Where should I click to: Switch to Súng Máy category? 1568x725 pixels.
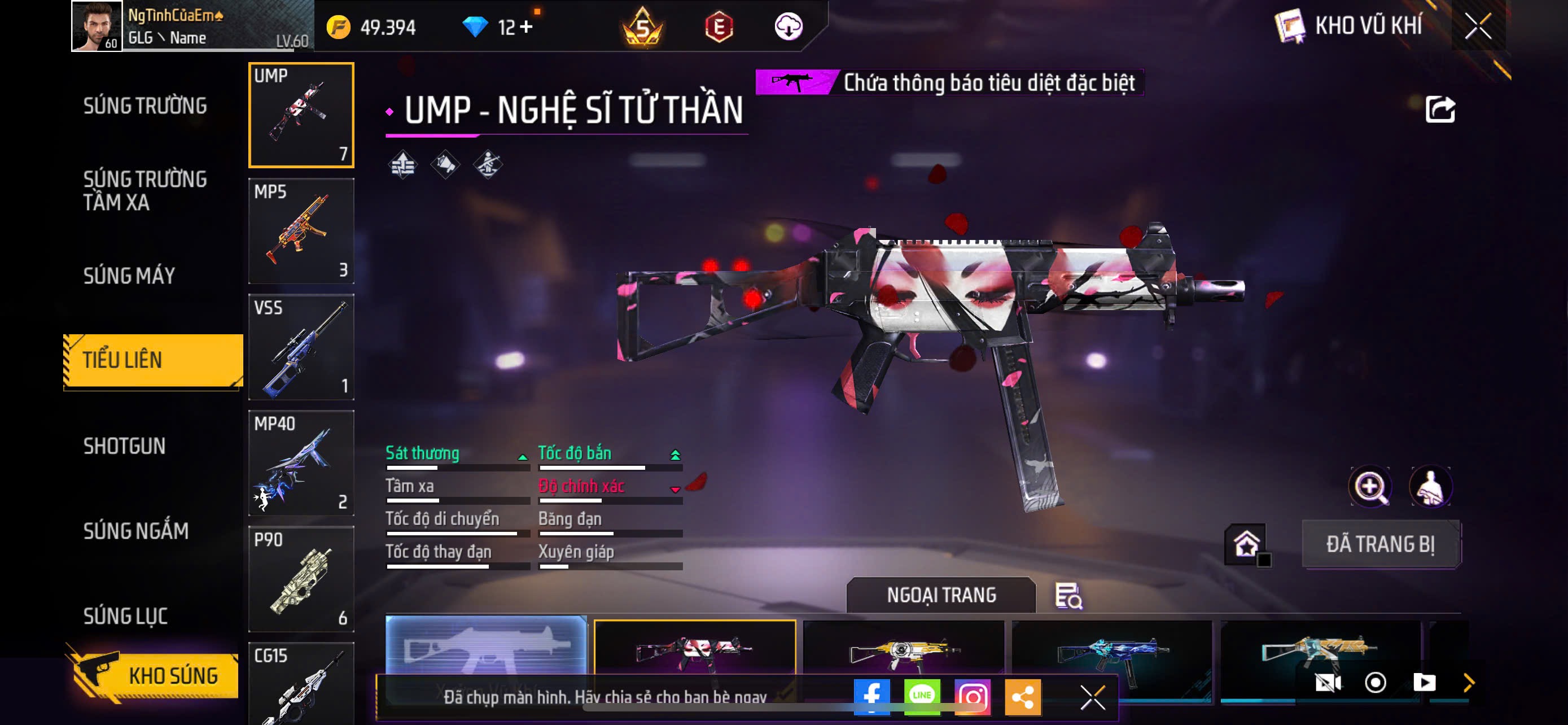click(129, 276)
